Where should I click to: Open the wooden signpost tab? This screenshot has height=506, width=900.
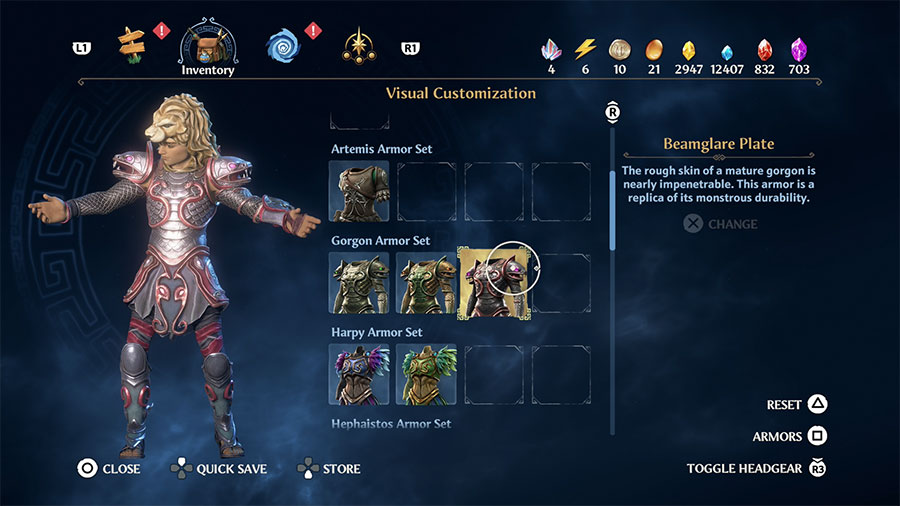click(131, 45)
